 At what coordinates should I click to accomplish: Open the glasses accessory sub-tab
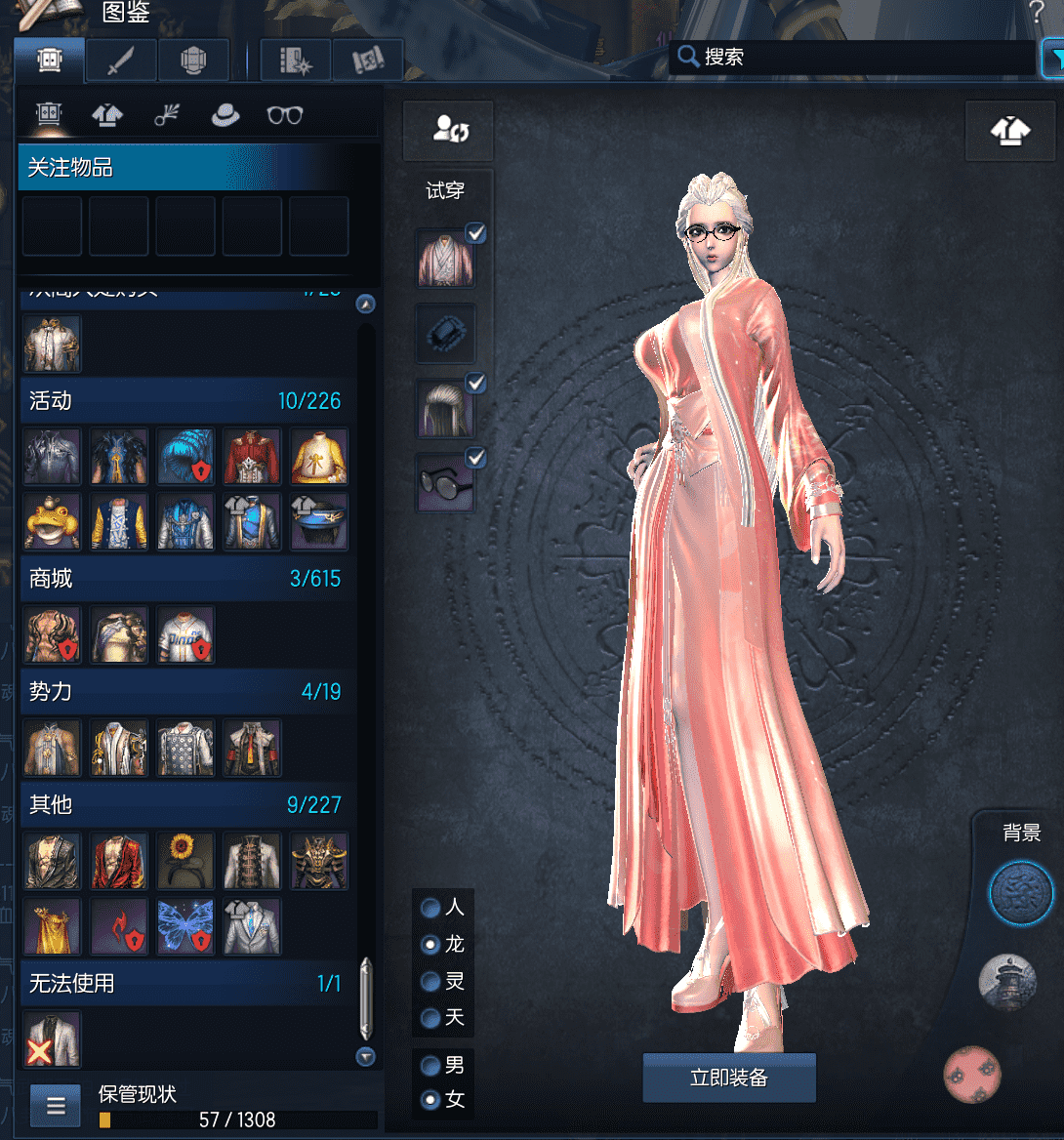pyautogui.click(x=284, y=115)
